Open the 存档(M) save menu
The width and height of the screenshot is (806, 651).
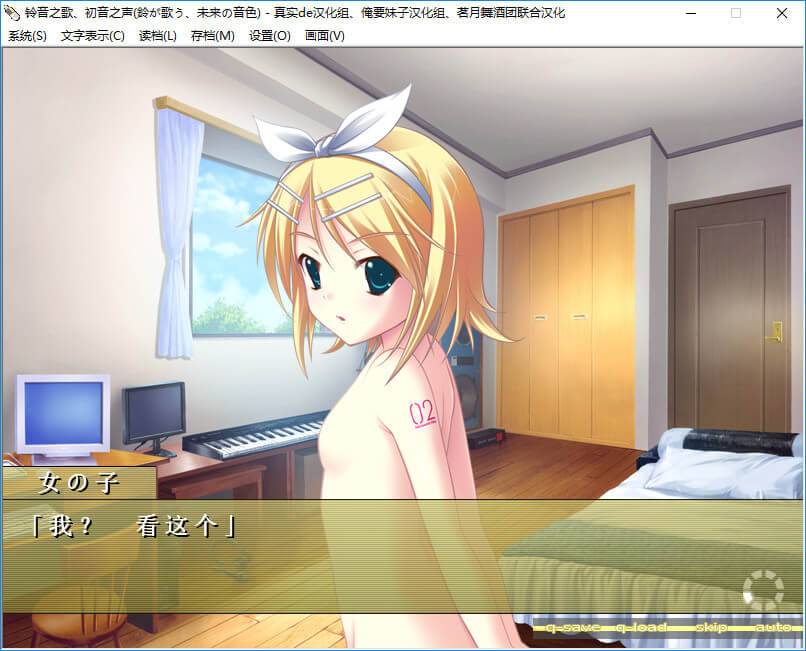click(x=212, y=35)
